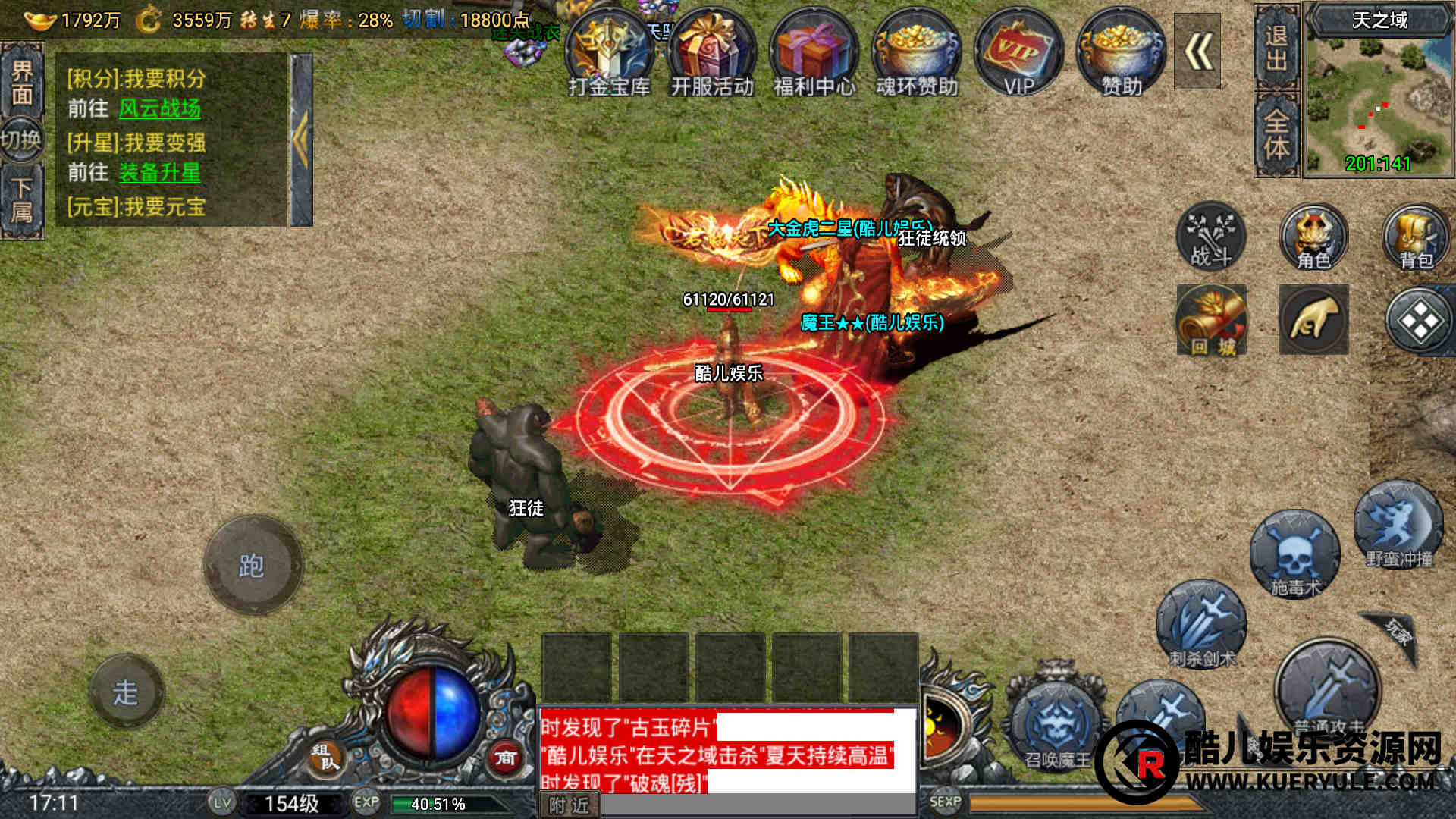Viewport: 1456px width, 819px height.
Task: Summon with the 召唤魔王 skill
Action: [1056, 724]
